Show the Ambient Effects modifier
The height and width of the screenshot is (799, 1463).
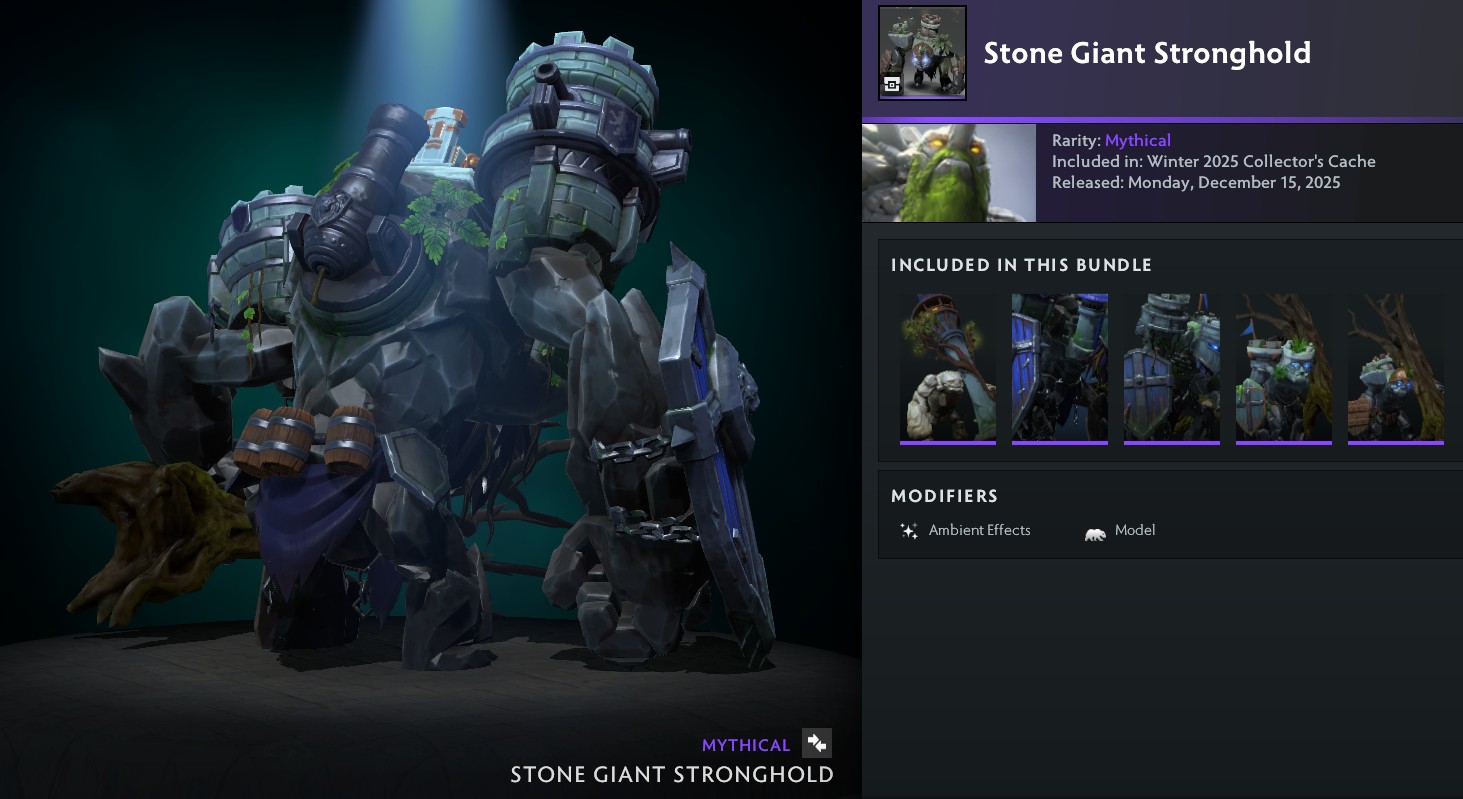click(x=965, y=531)
